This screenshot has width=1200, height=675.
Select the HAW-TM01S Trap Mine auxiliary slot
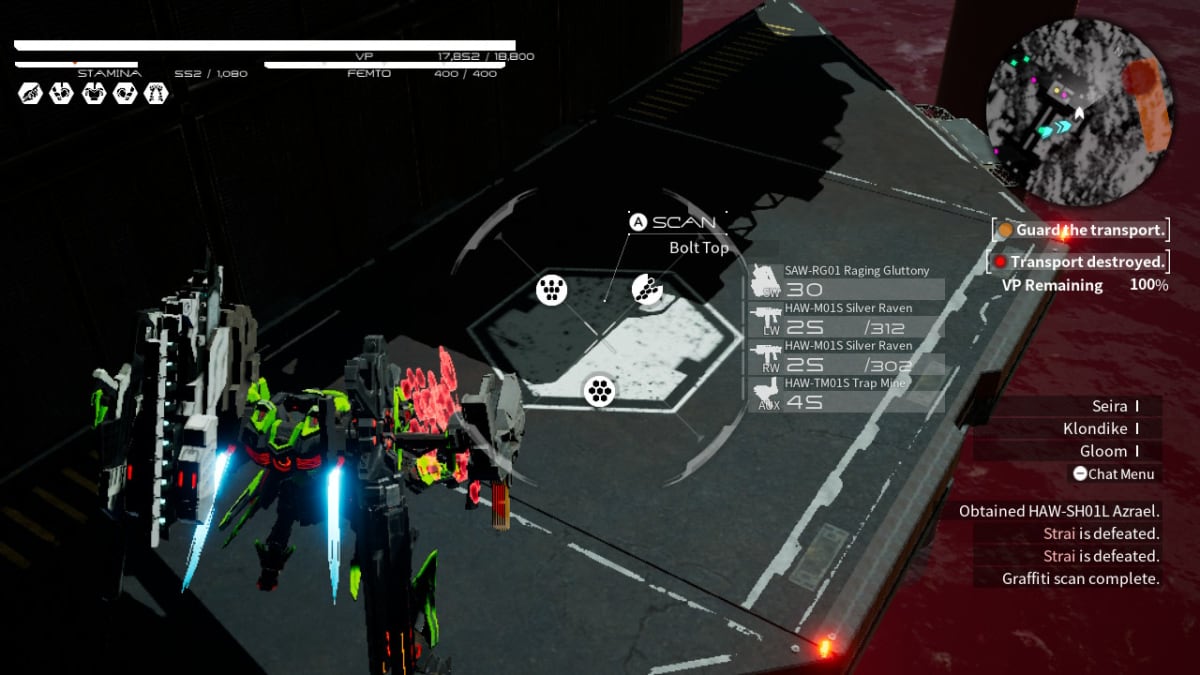pos(846,395)
